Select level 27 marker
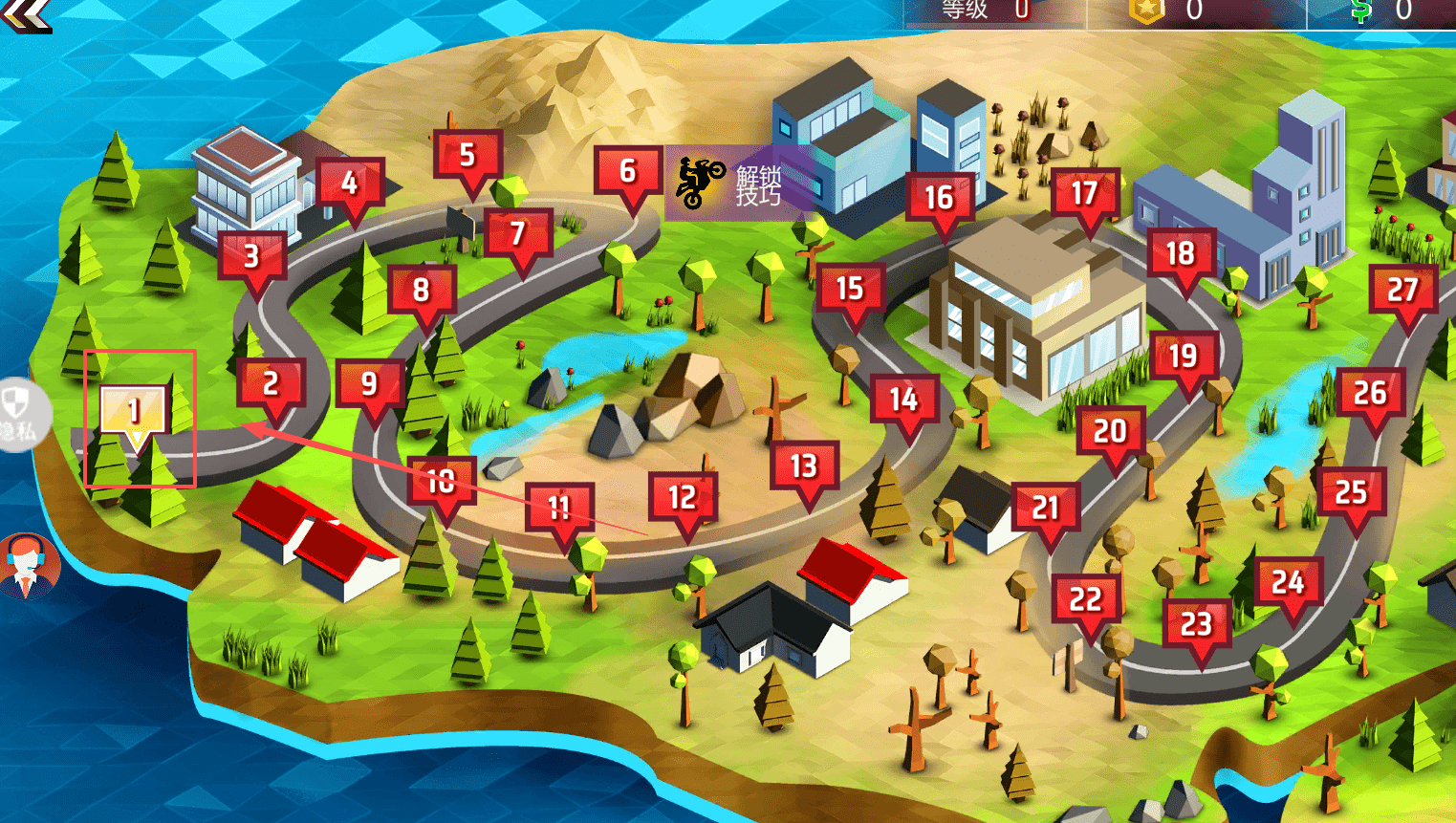The width and height of the screenshot is (1456, 823). click(1402, 291)
